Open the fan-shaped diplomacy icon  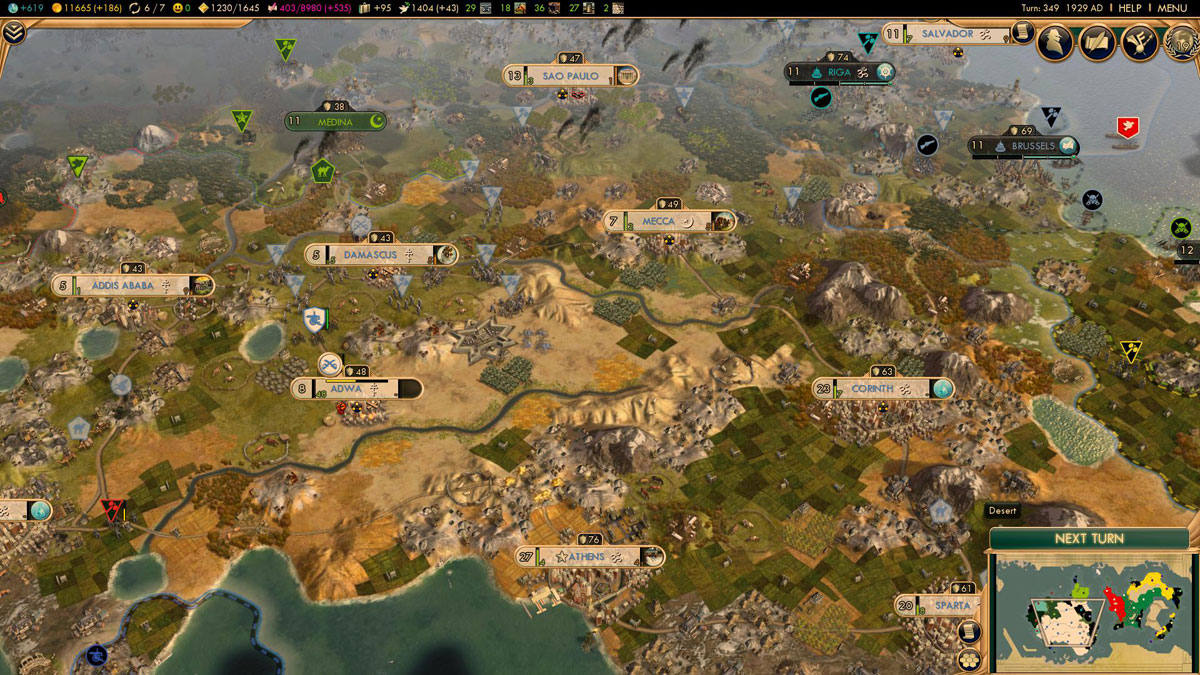click(x=1138, y=43)
